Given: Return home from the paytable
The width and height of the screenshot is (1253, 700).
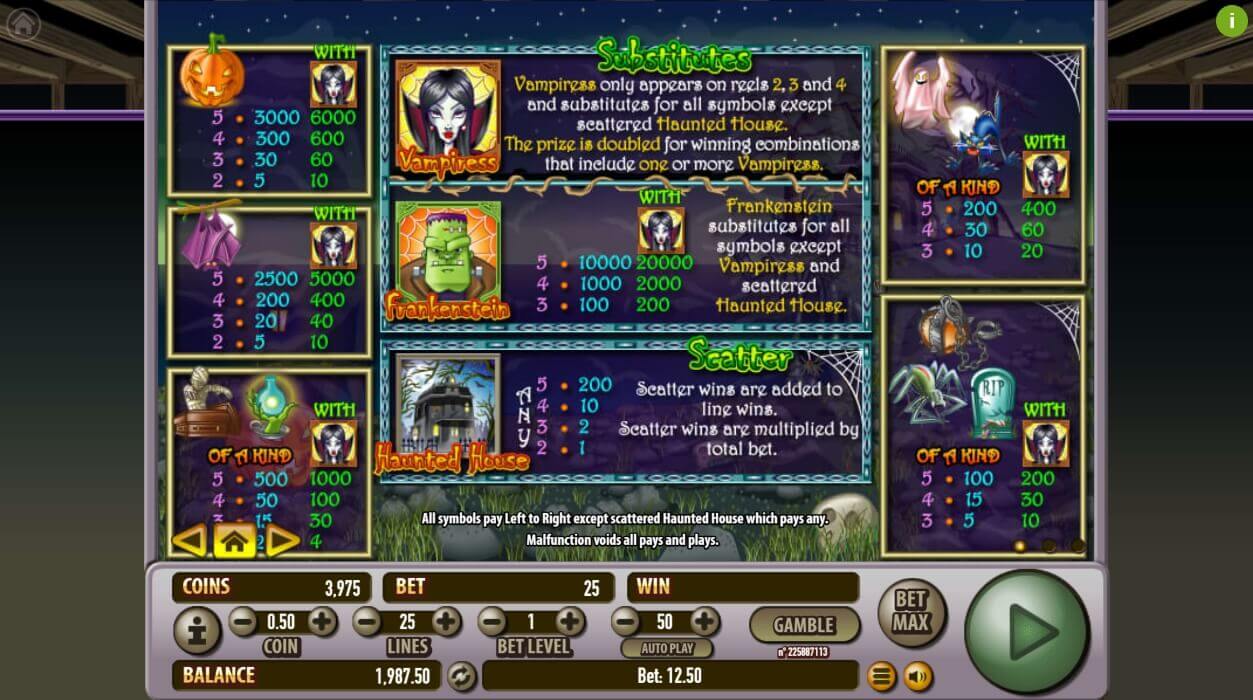Looking at the screenshot, I should [234, 541].
